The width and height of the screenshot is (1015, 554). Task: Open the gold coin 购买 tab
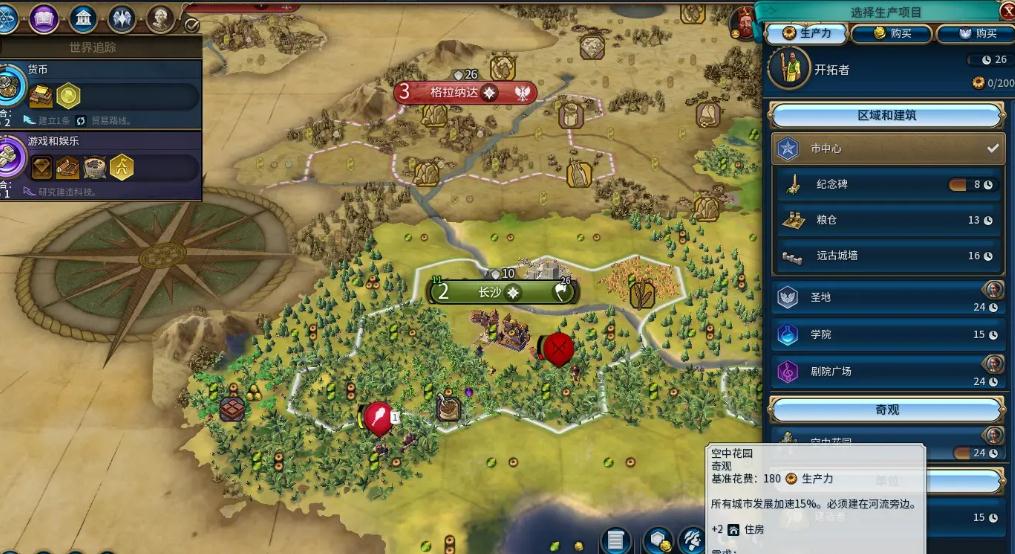click(892, 34)
